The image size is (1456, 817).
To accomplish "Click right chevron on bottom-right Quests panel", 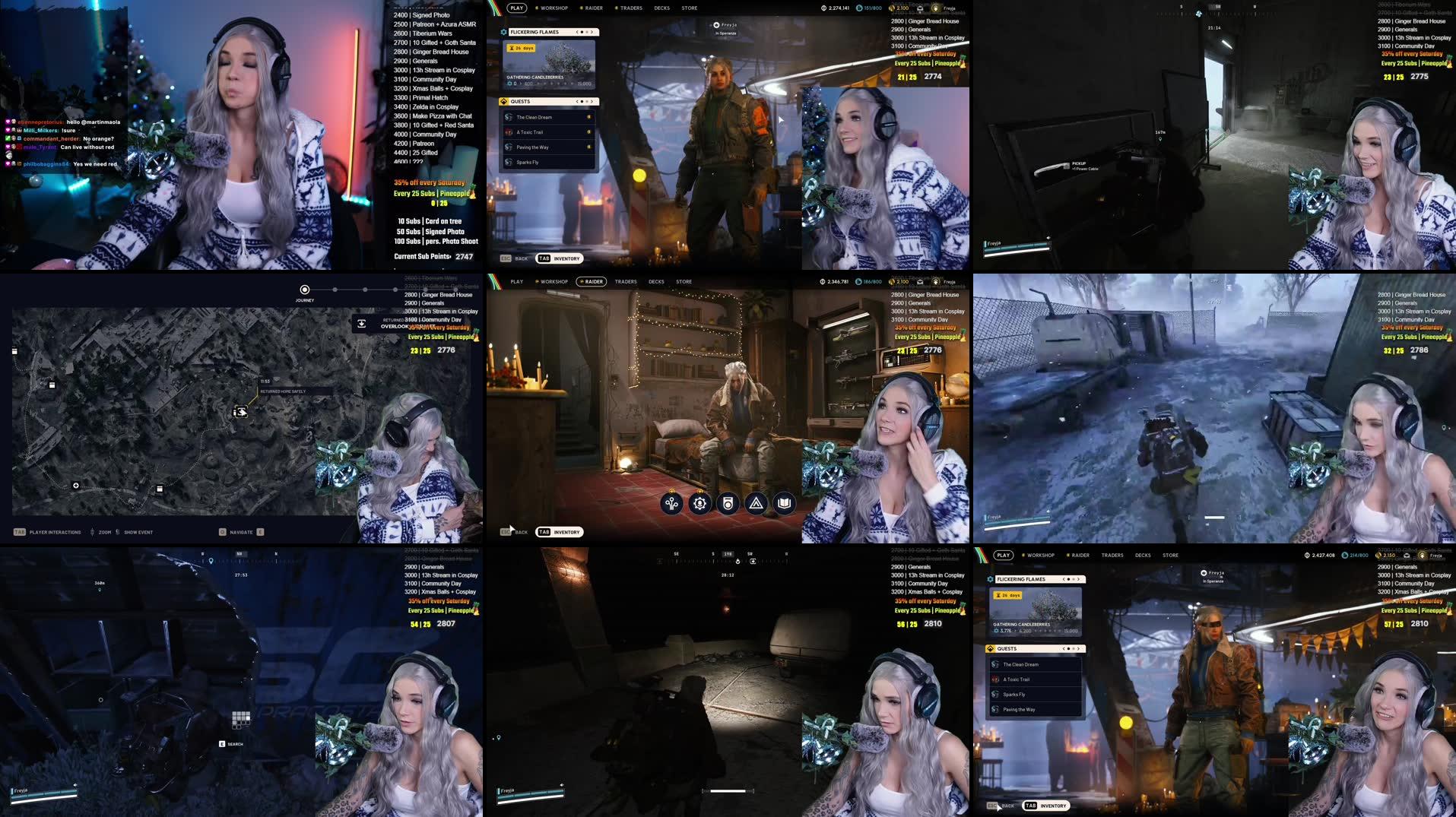I will (x=1078, y=648).
